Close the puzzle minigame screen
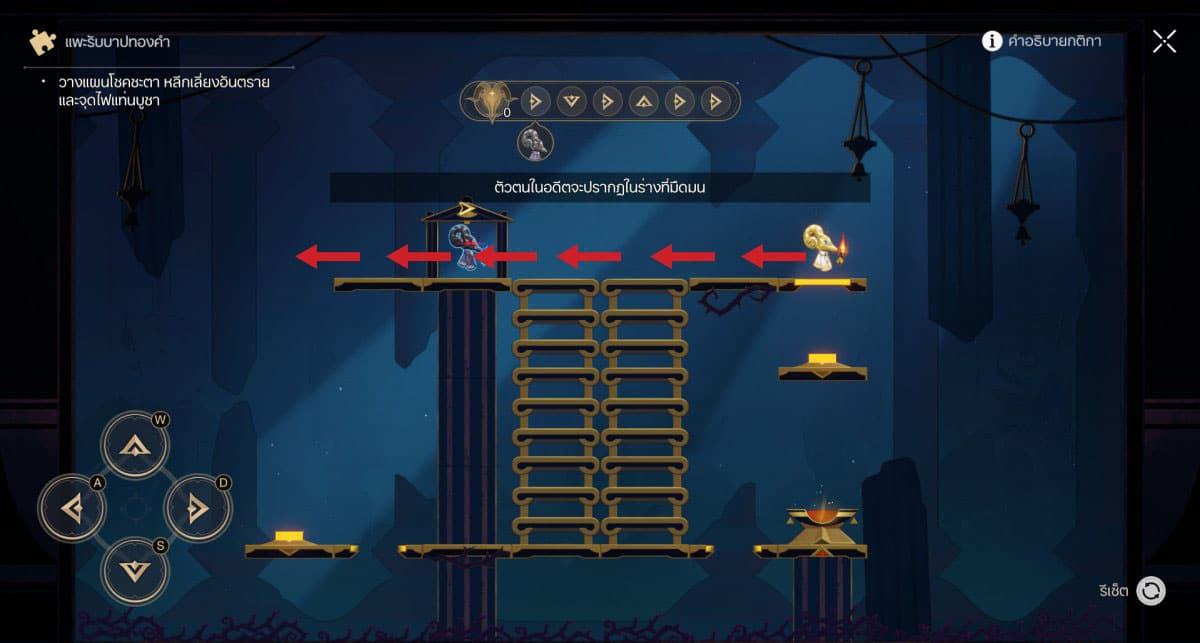The width and height of the screenshot is (1200, 643). tap(1164, 41)
